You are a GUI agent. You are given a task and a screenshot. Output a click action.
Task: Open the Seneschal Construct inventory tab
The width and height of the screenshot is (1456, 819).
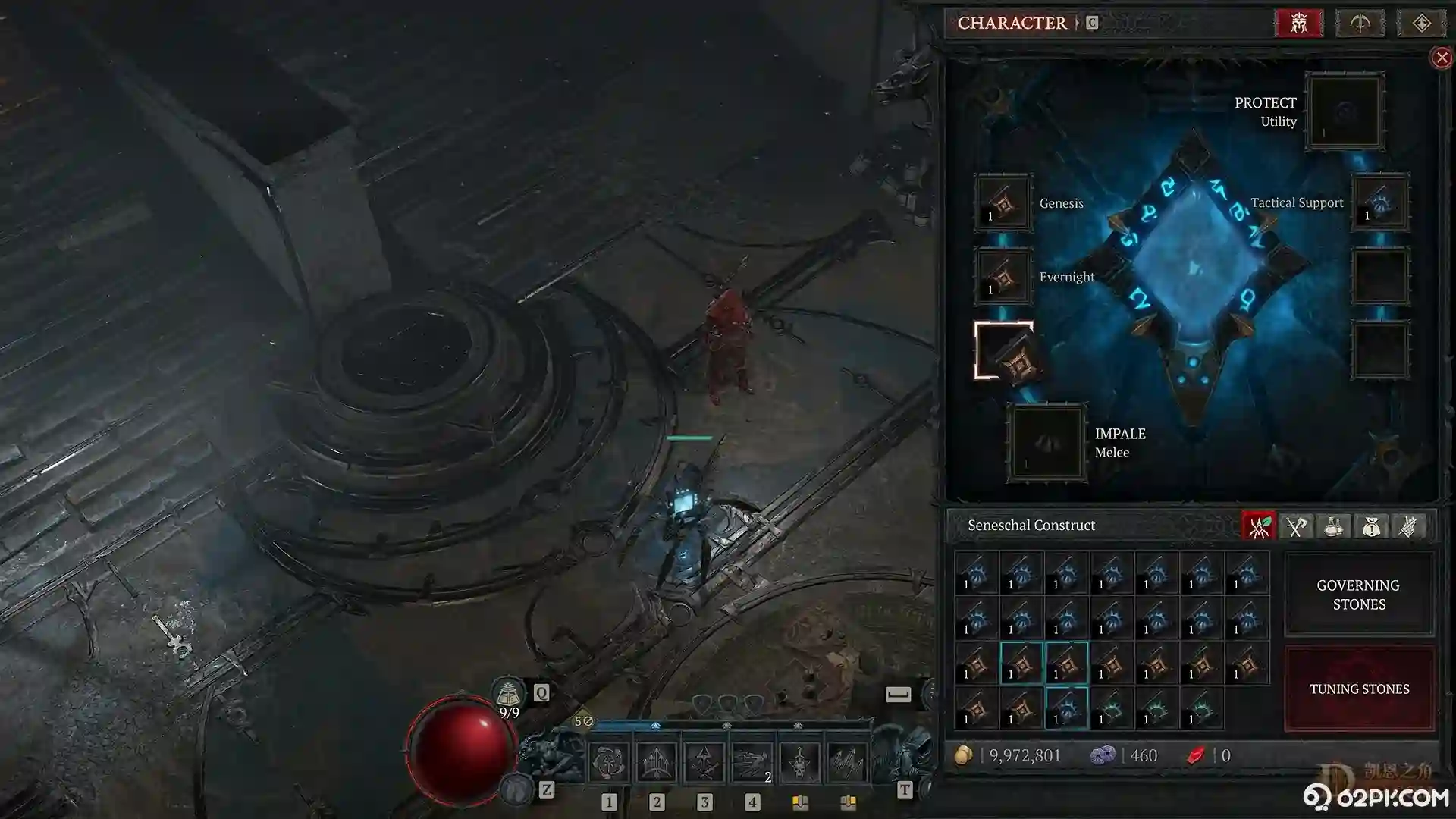coord(1259,526)
